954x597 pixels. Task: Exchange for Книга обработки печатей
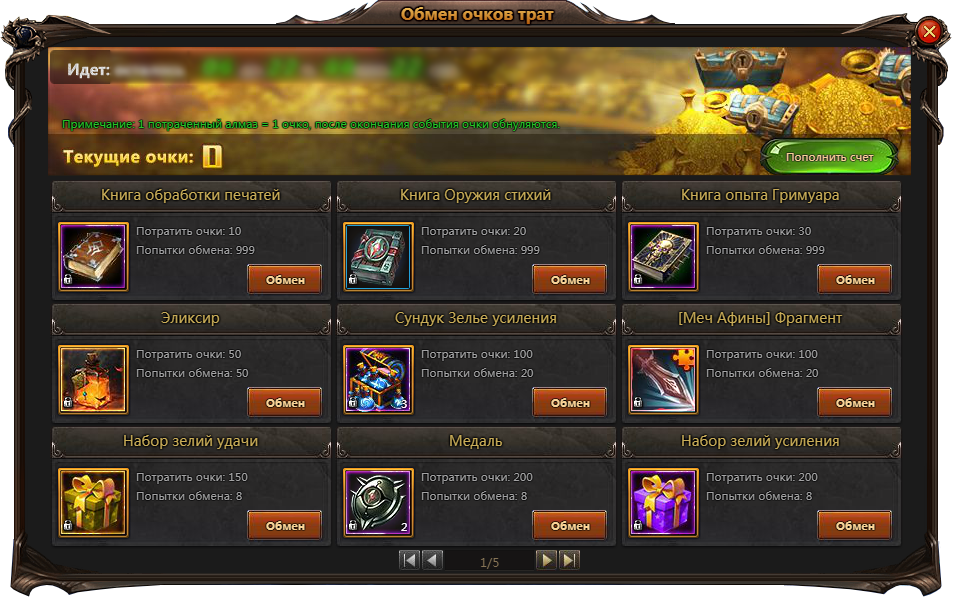click(x=284, y=279)
